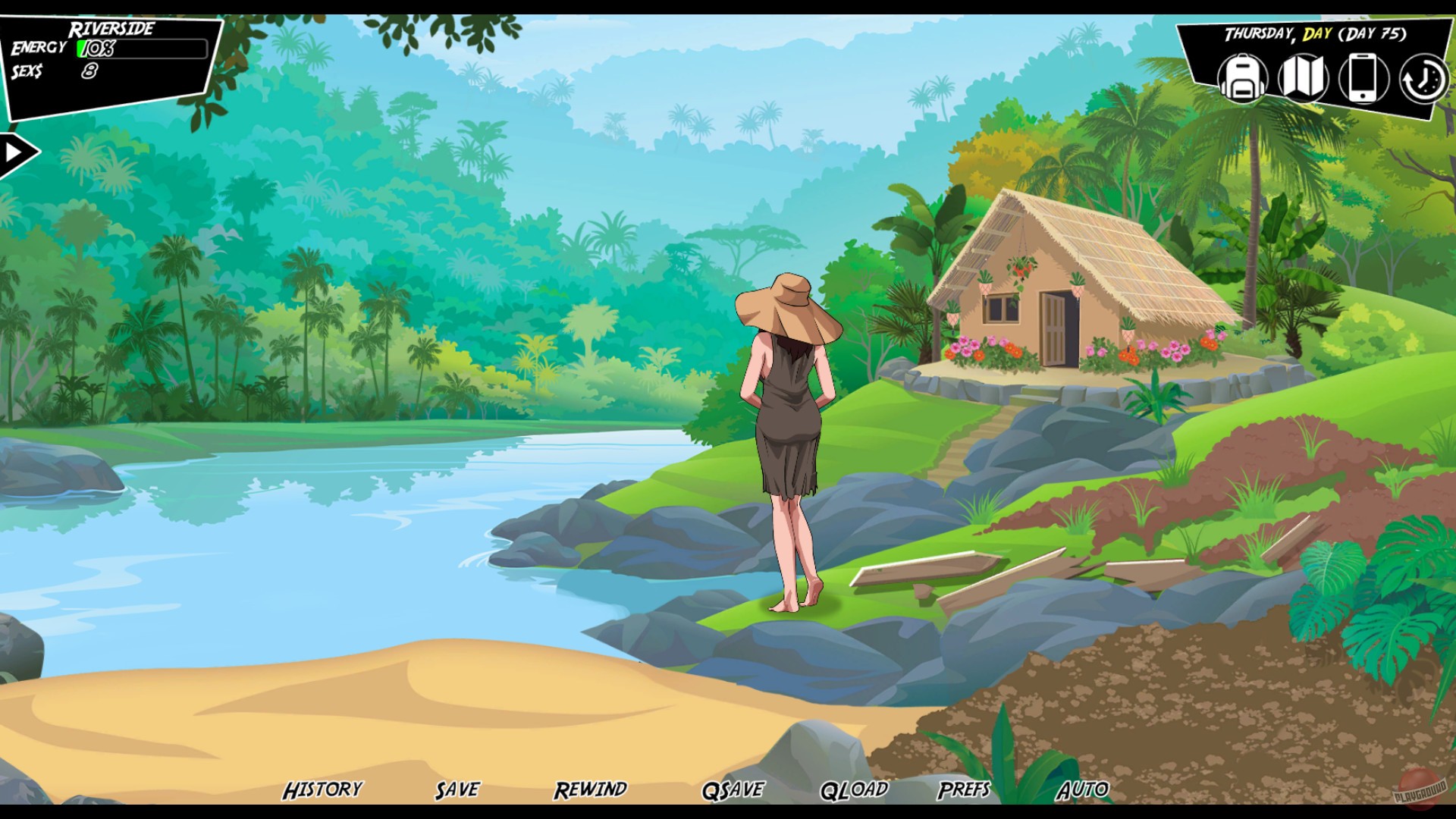Open the island map icon
This screenshot has height=819, width=1456.
click(1304, 78)
